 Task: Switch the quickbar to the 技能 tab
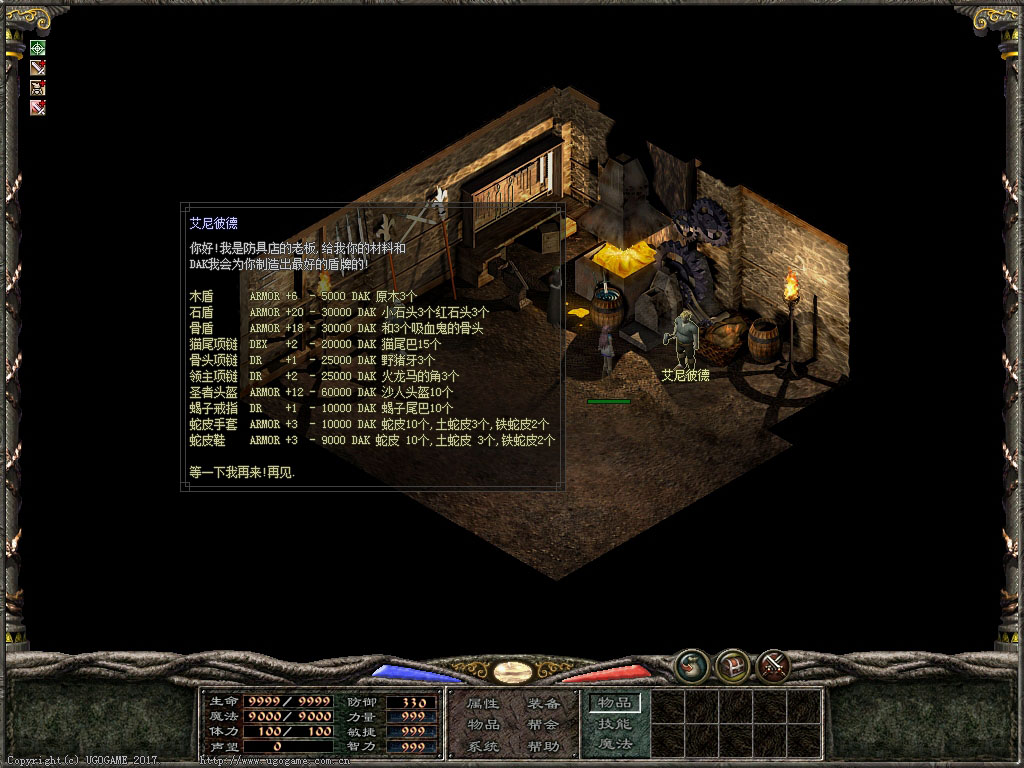[614, 724]
